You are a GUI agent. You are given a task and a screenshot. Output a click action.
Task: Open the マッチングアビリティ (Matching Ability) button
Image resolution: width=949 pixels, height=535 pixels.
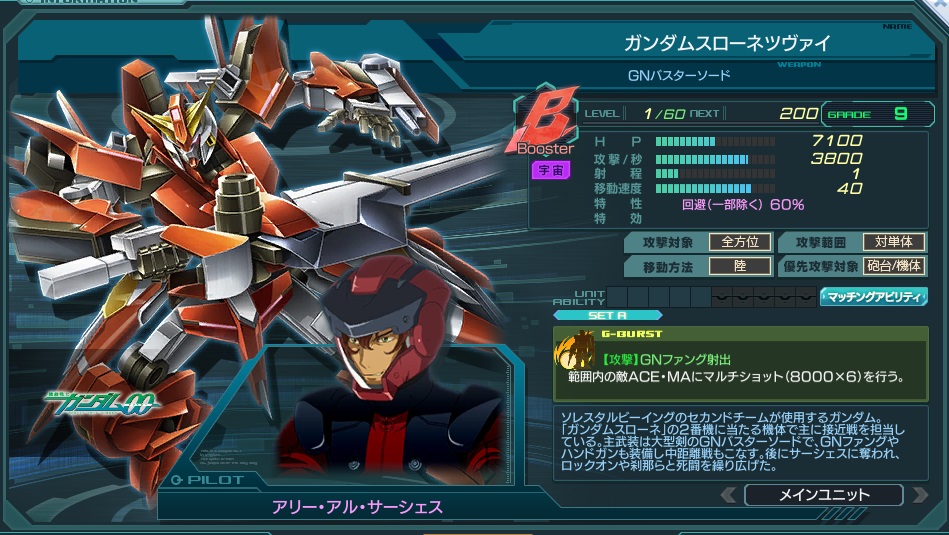[x=873, y=297]
